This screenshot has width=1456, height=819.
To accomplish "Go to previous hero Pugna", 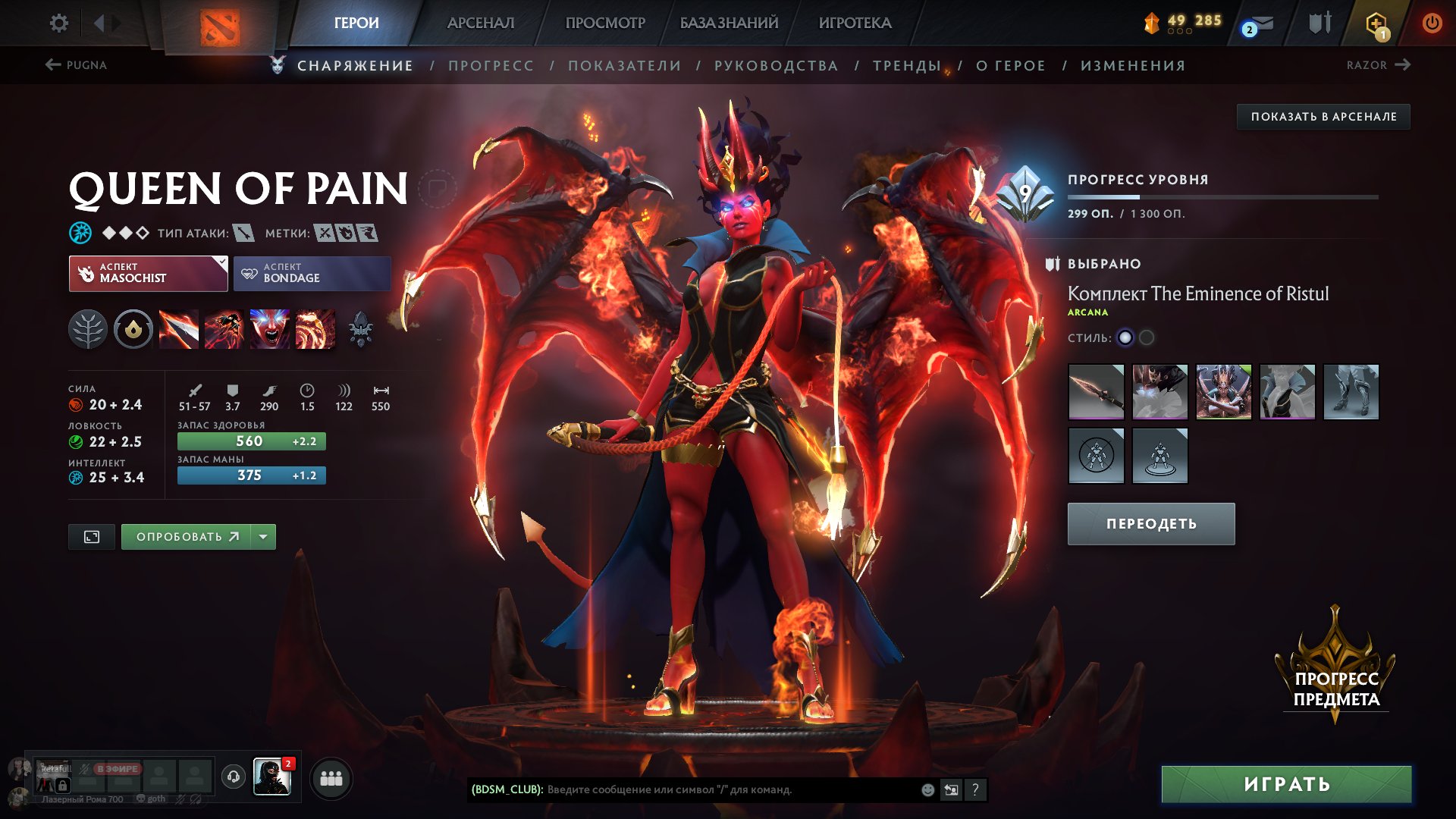I will pos(76,65).
